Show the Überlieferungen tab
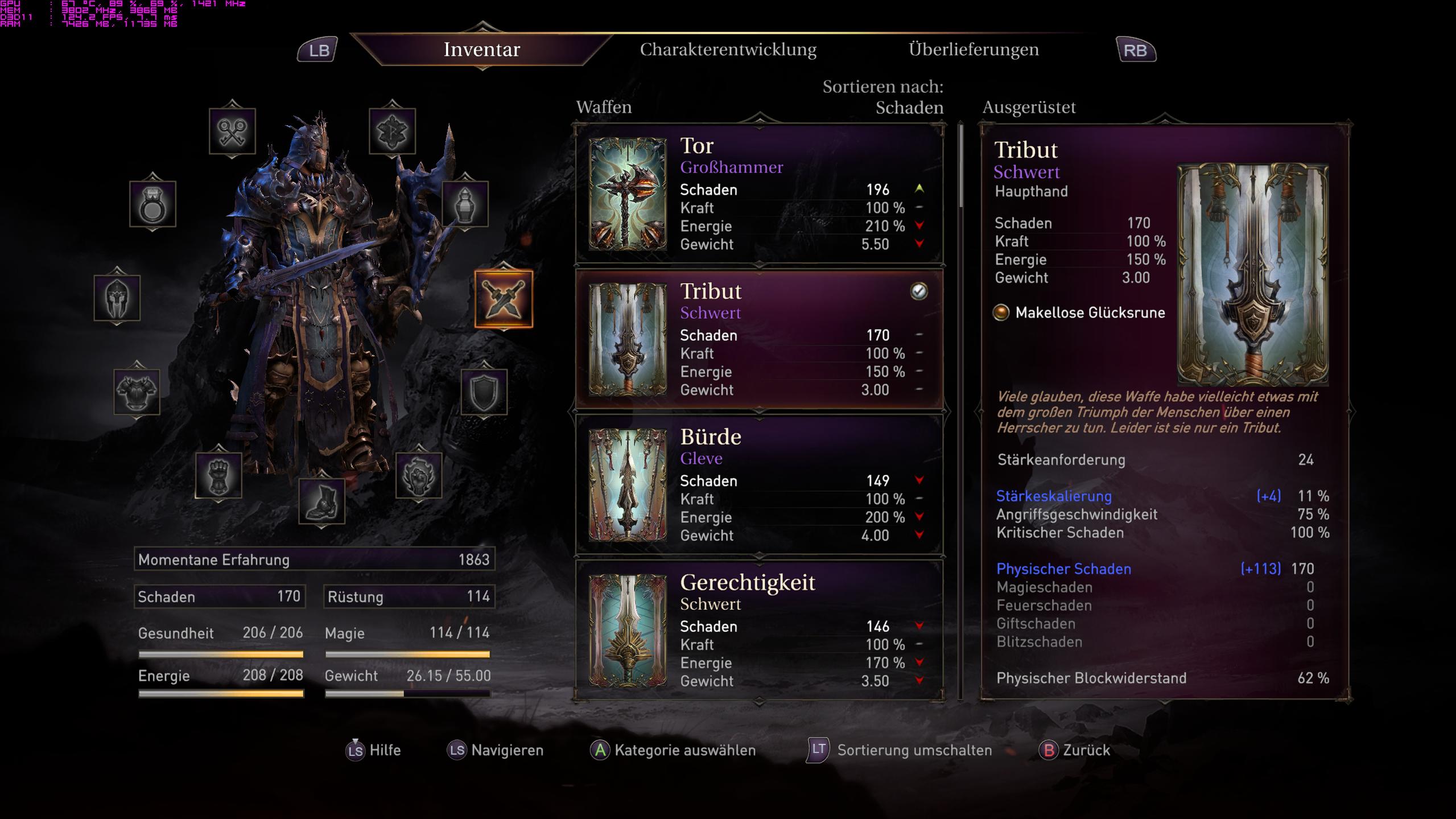The image size is (1456, 819). point(973,50)
